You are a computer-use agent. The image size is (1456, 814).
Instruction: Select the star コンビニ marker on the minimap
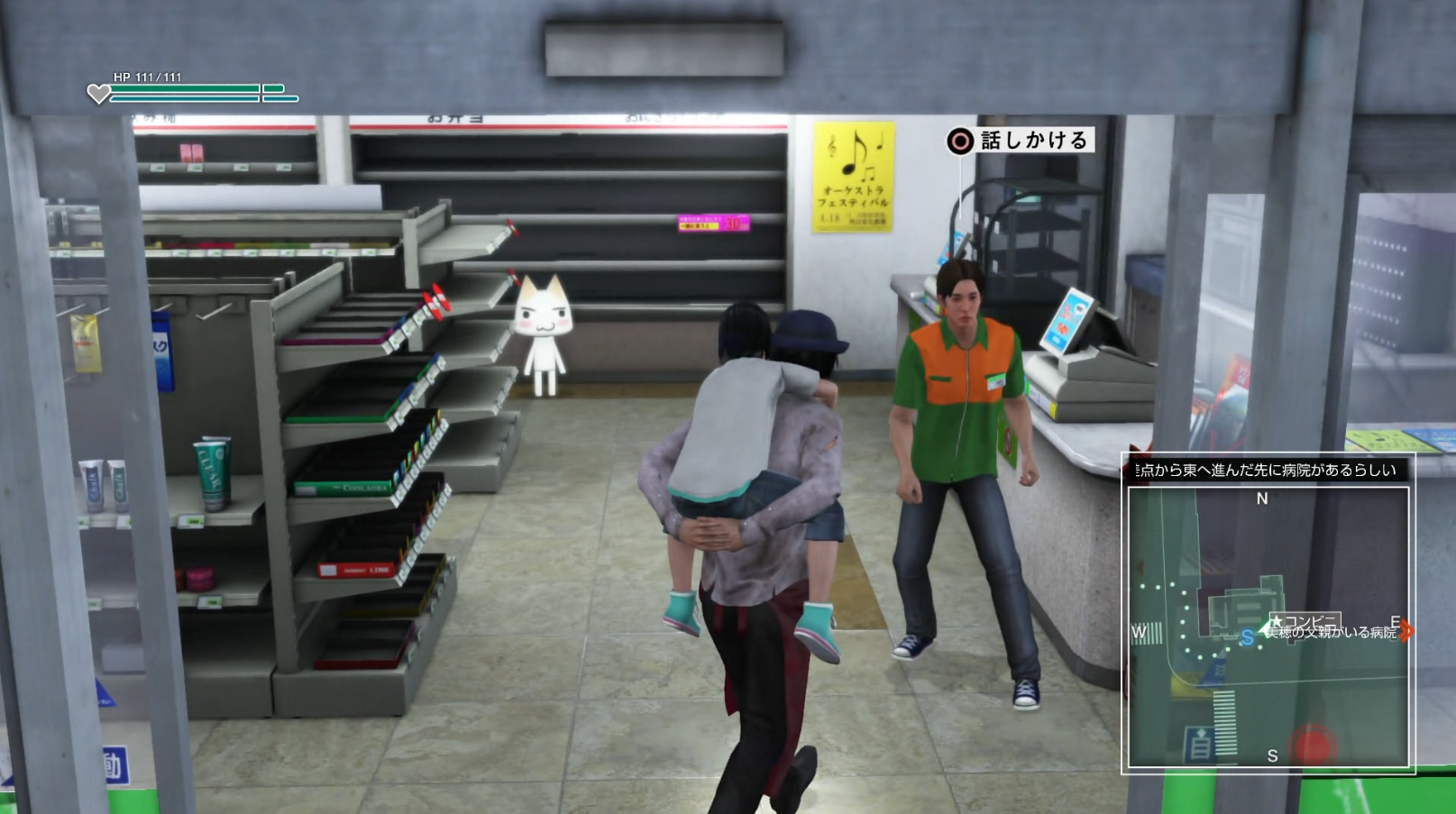pyautogui.click(x=1277, y=619)
